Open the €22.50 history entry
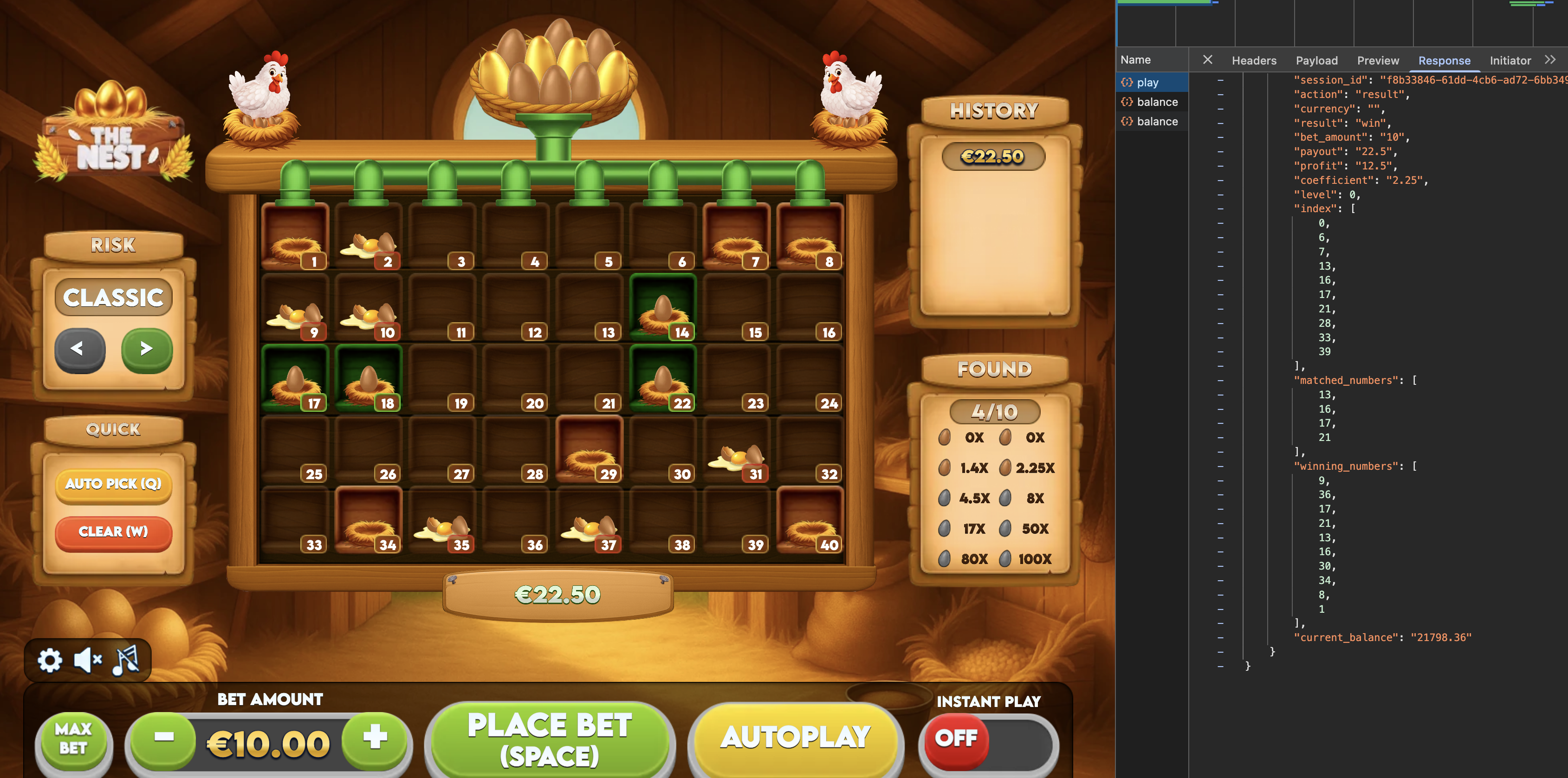1568x778 pixels. point(993,157)
